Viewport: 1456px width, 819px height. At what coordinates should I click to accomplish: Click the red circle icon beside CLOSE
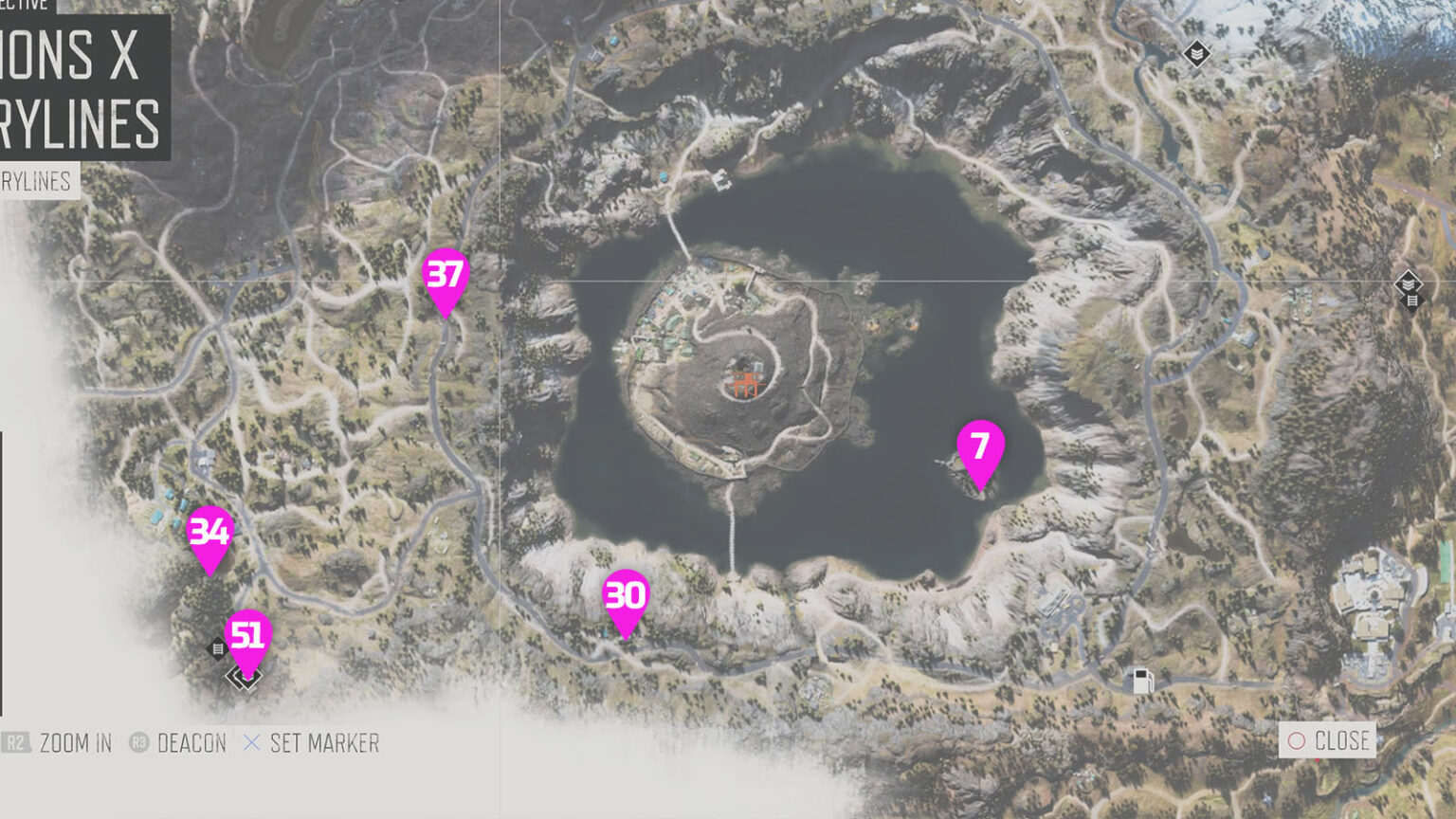1299,740
